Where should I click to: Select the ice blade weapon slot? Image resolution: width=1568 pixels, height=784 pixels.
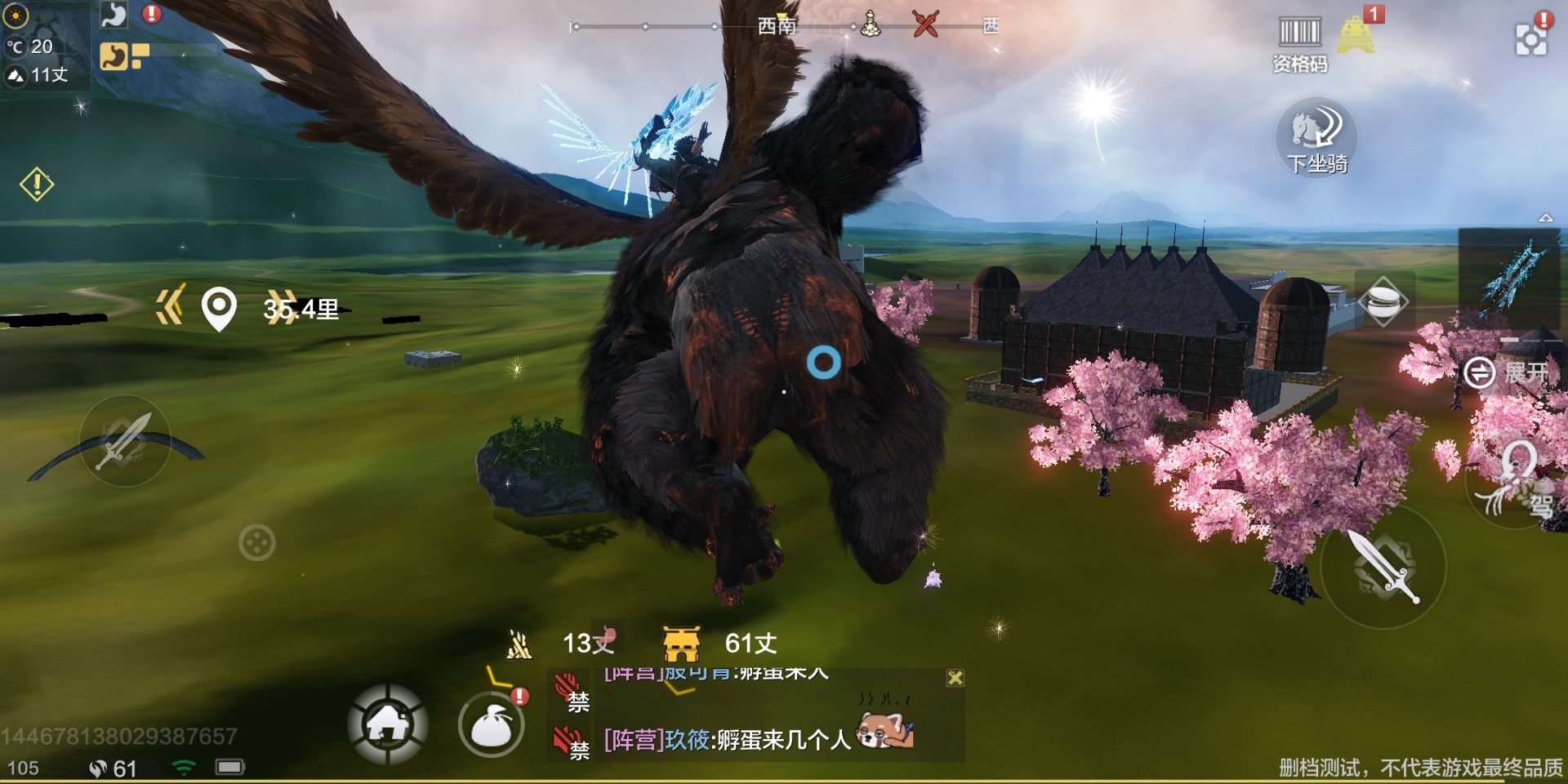click(x=1508, y=276)
